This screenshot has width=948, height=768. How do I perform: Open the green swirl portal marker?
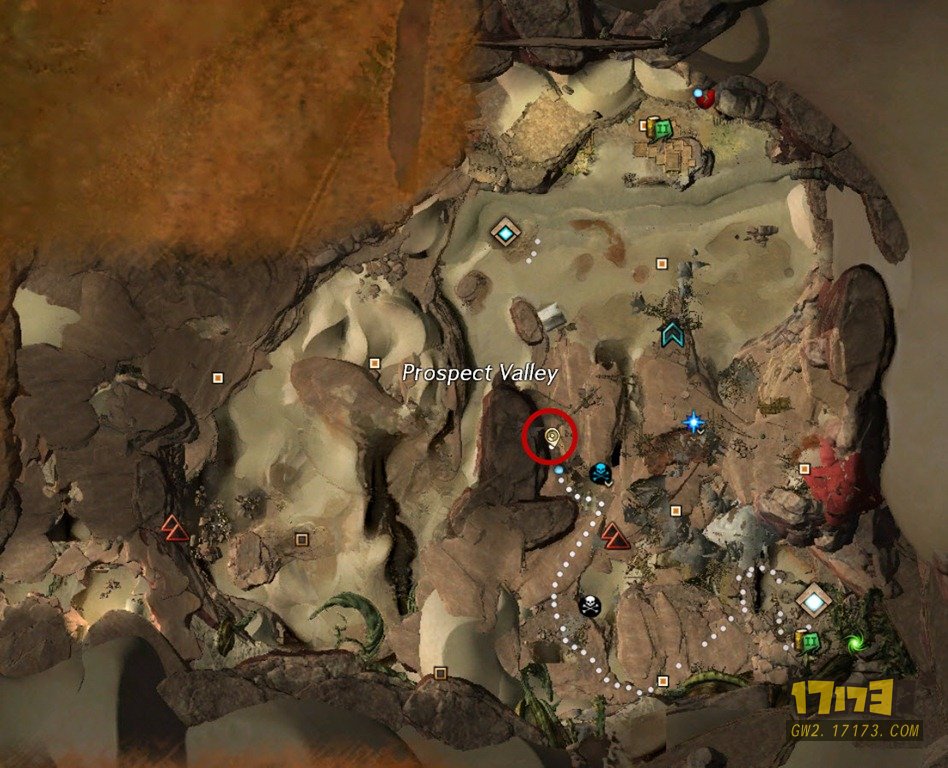coord(853,643)
